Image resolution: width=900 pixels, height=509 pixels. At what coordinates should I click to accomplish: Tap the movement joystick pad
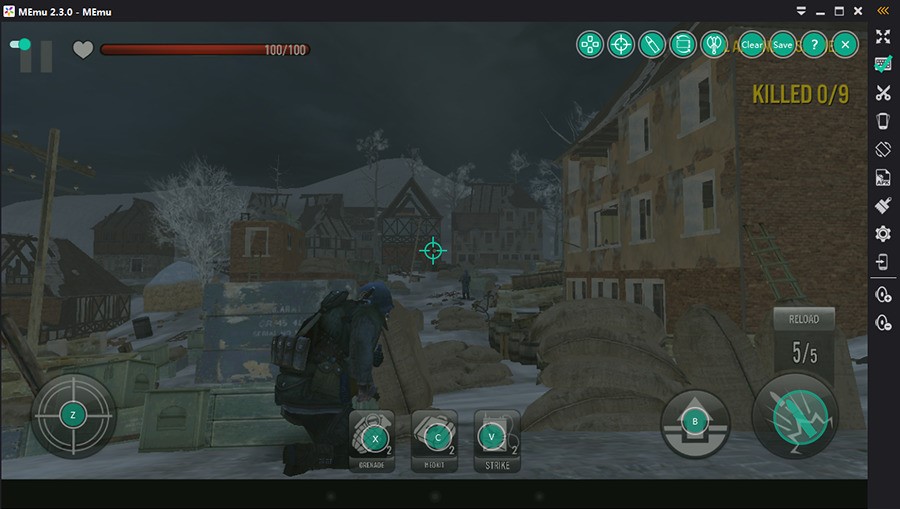73,414
